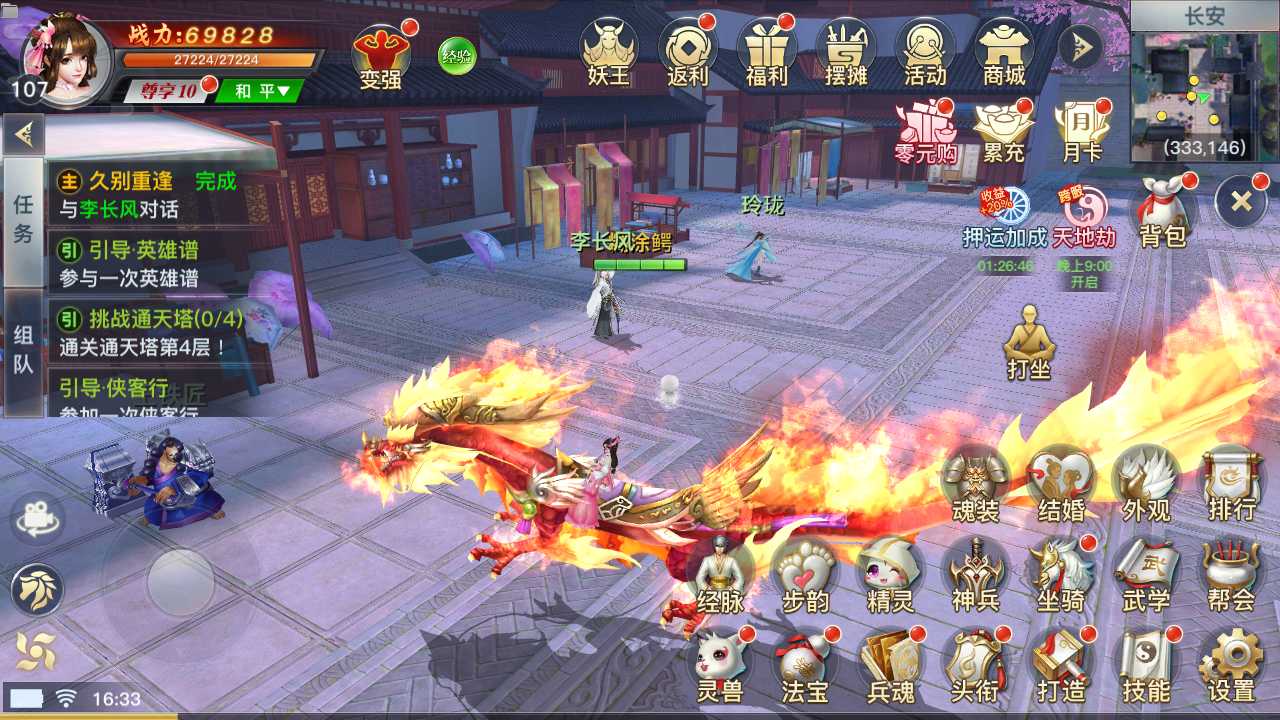Open the 零元购 event panel
Screen dimensions: 1280x720
click(x=927, y=130)
